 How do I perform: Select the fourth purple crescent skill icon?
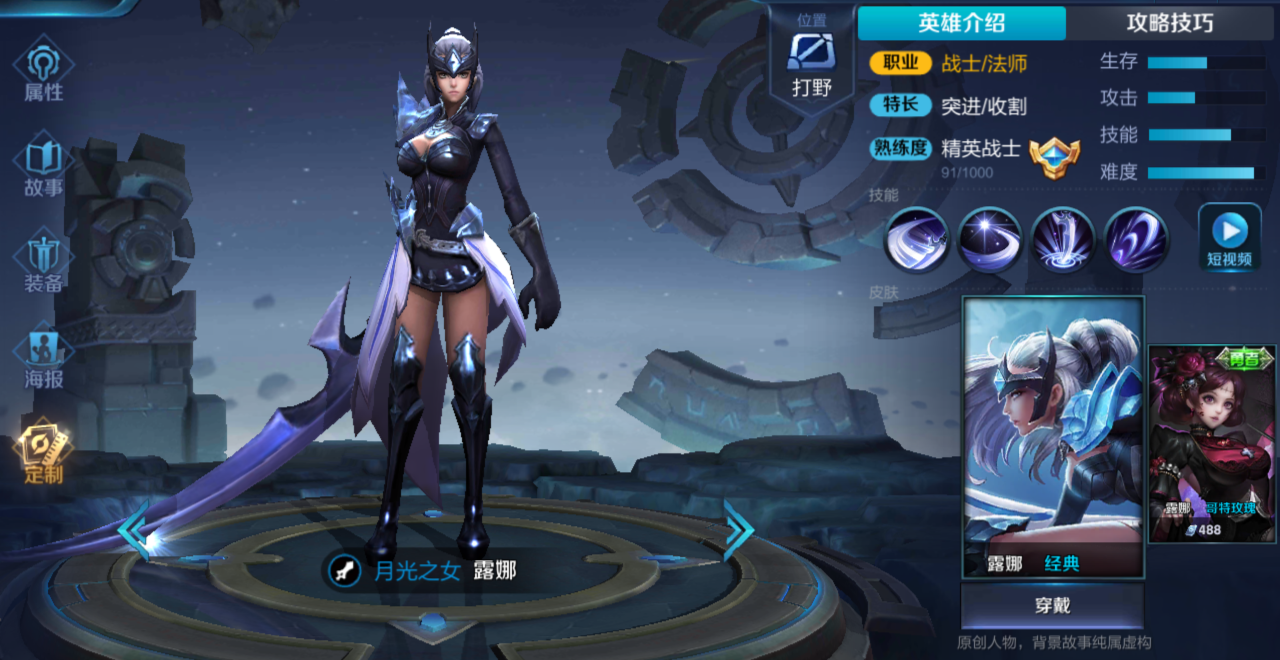click(x=1136, y=240)
